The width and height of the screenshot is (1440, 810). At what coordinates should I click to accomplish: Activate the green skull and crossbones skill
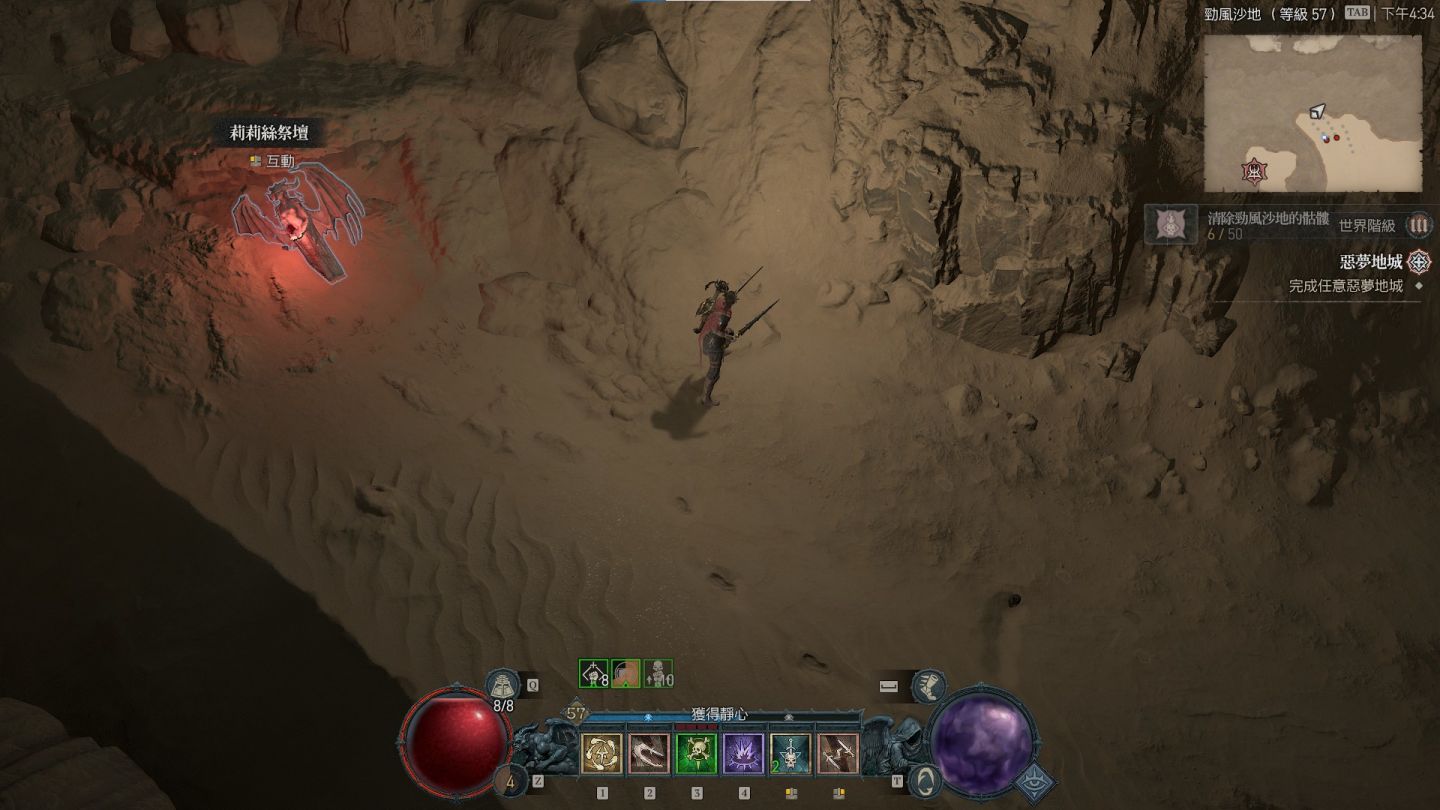697,753
